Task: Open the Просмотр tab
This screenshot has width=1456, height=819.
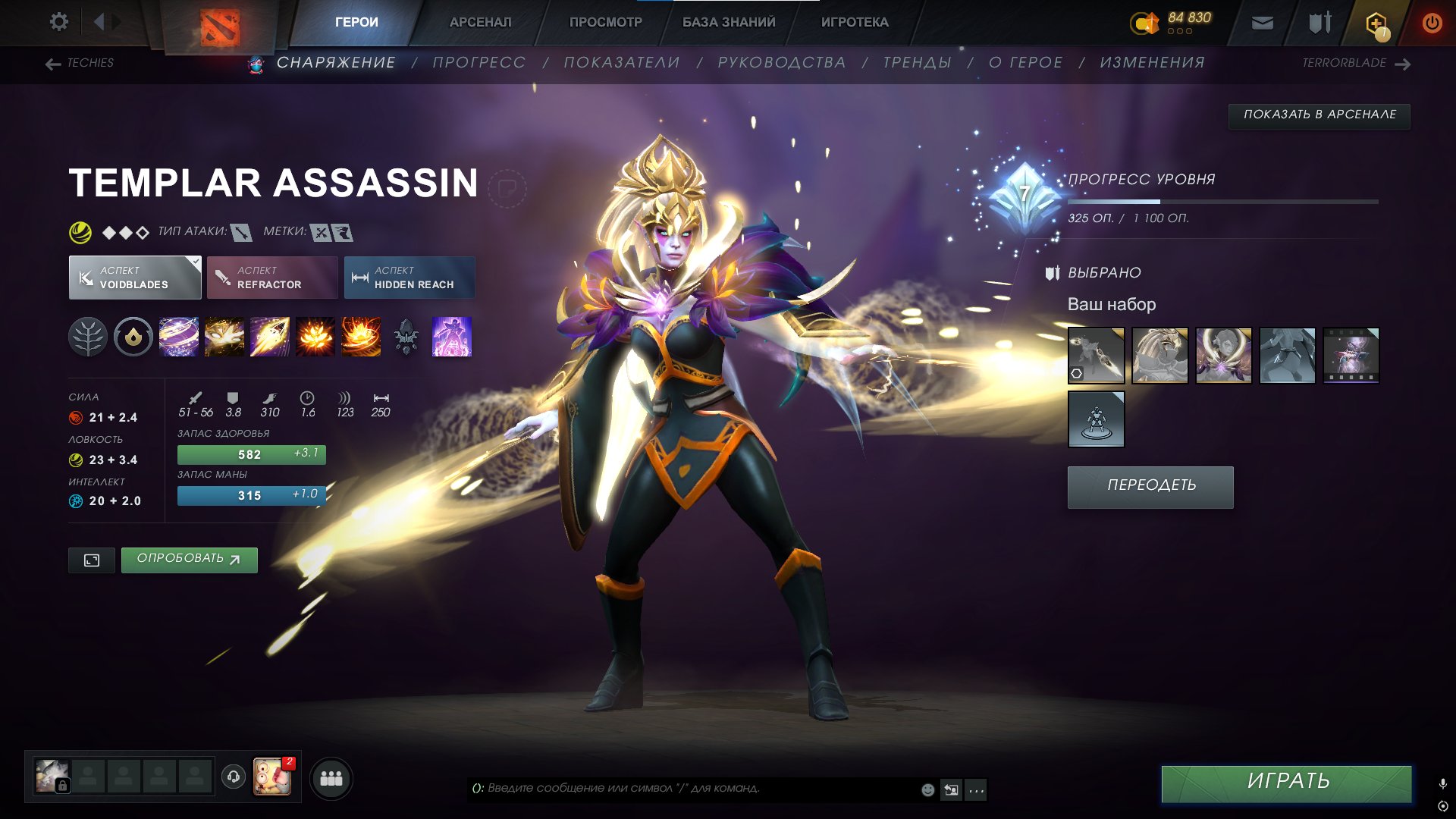Action: pos(605,22)
